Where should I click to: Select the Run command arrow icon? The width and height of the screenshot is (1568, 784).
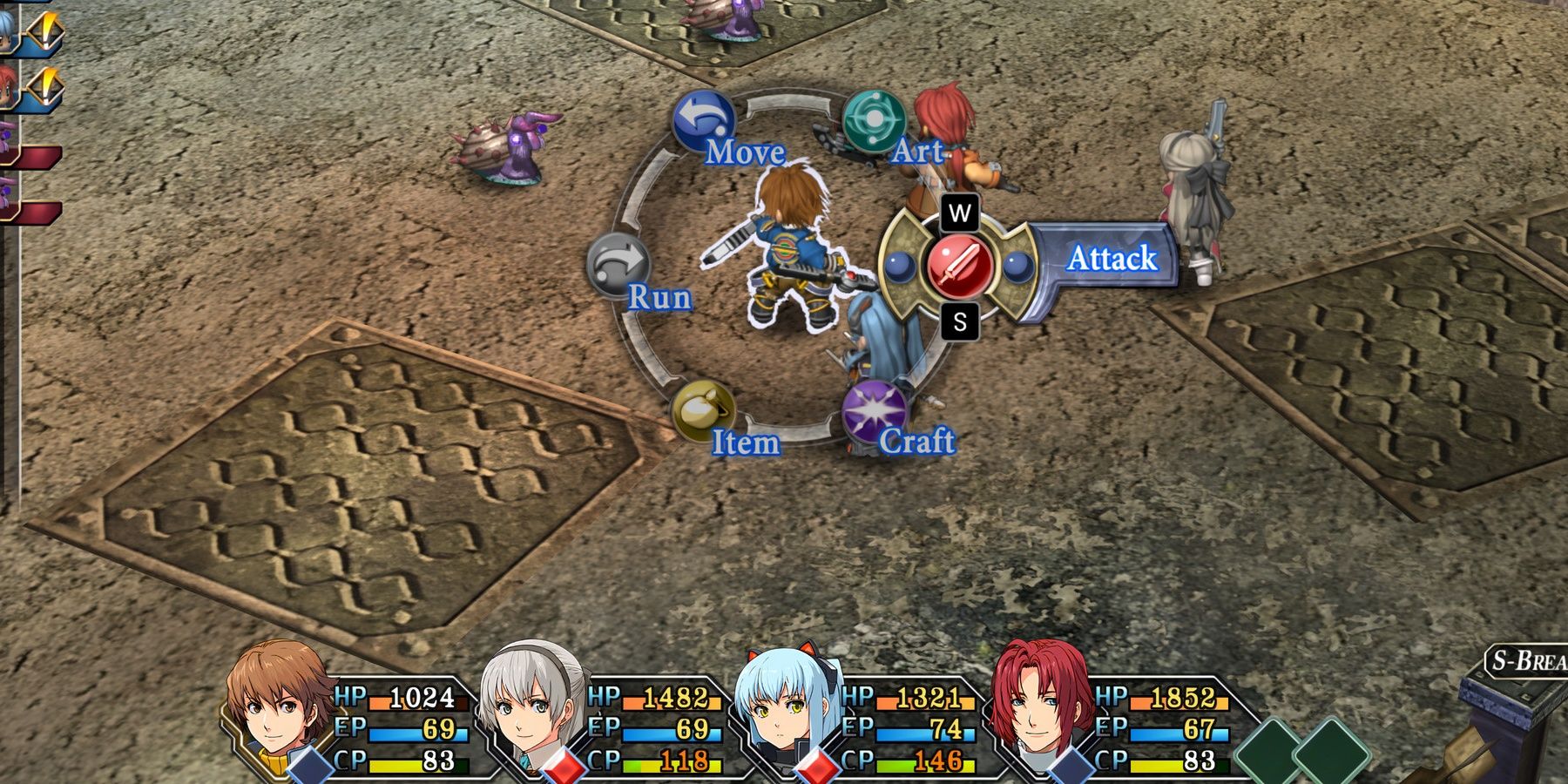coord(618,262)
